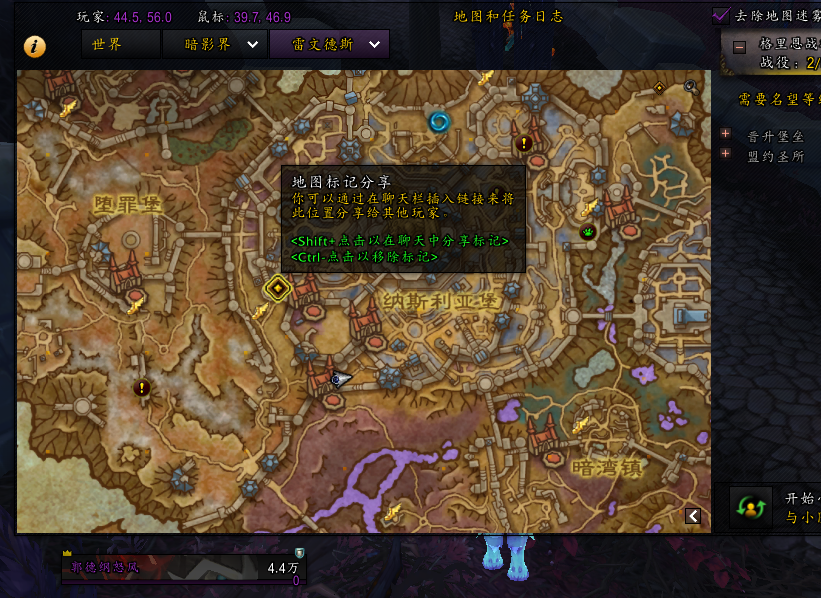This screenshot has width=821, height=598.
Task: Select the small orange diamond map icon
Action: click(x=659, y=88)
